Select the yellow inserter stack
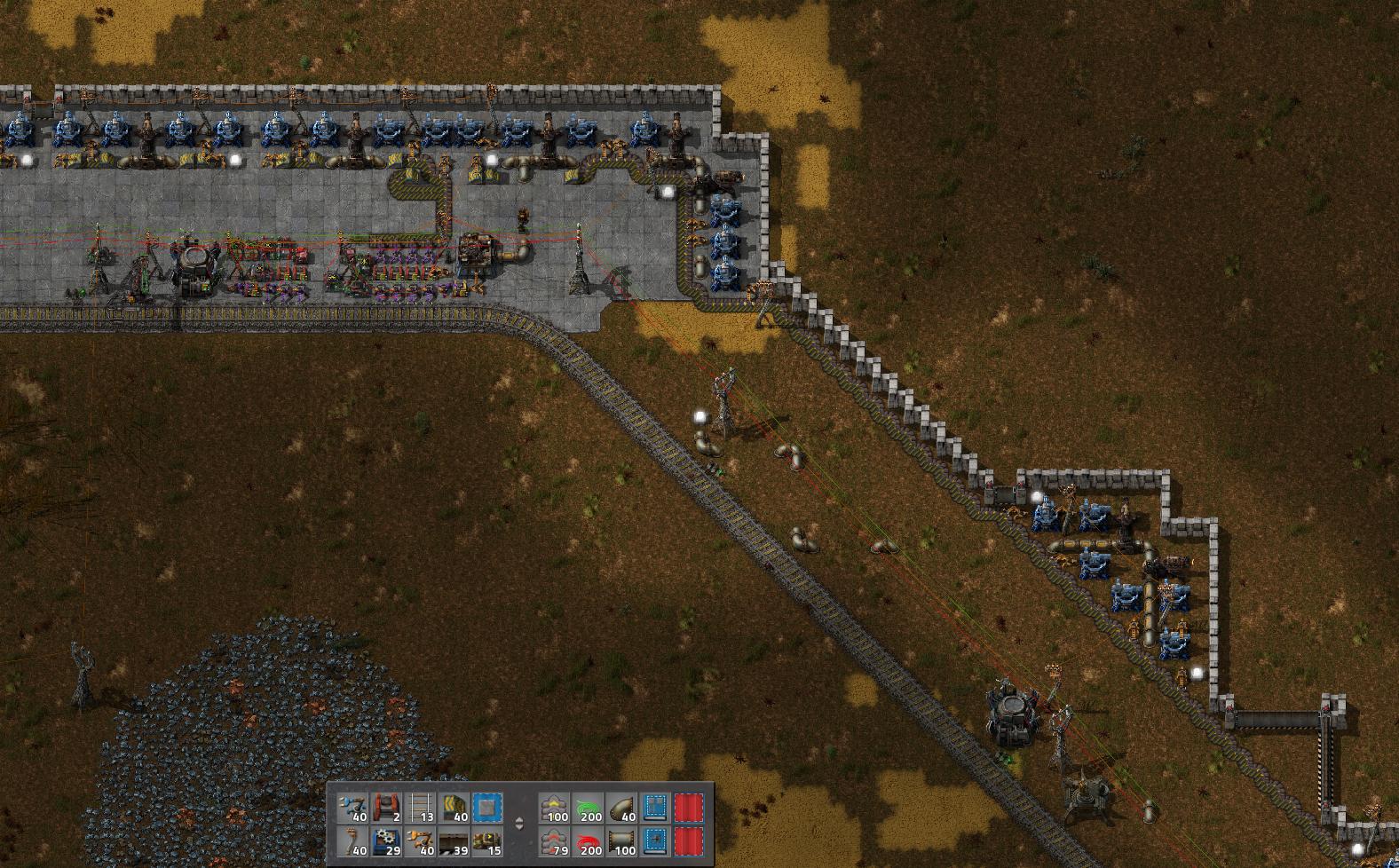1399x868 pixels. point(421,841)
